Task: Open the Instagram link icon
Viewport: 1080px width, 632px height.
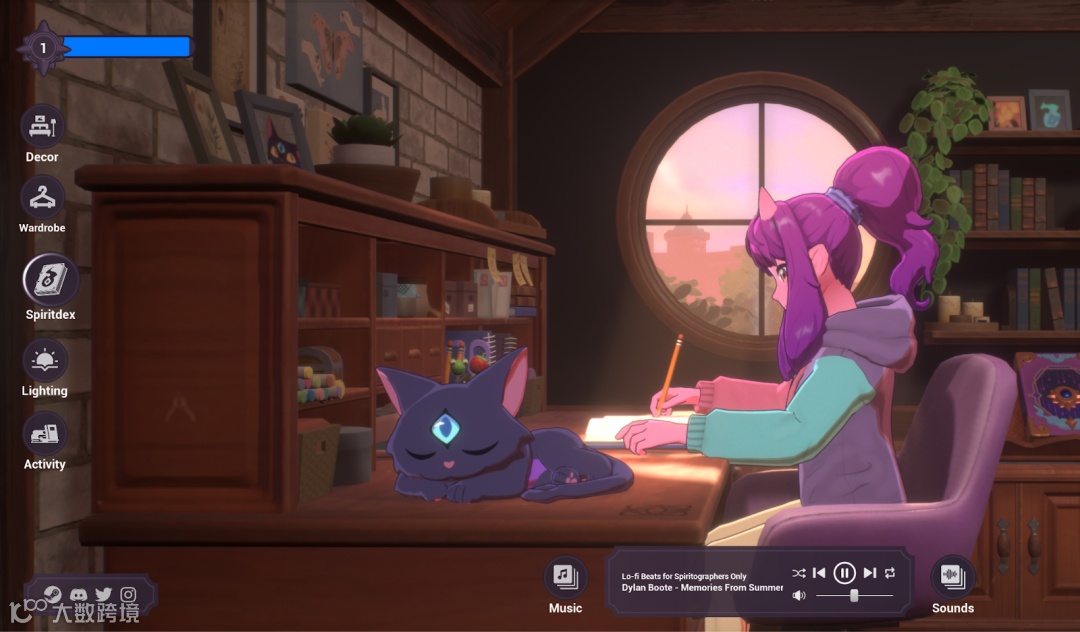Action: click(128, 594)
